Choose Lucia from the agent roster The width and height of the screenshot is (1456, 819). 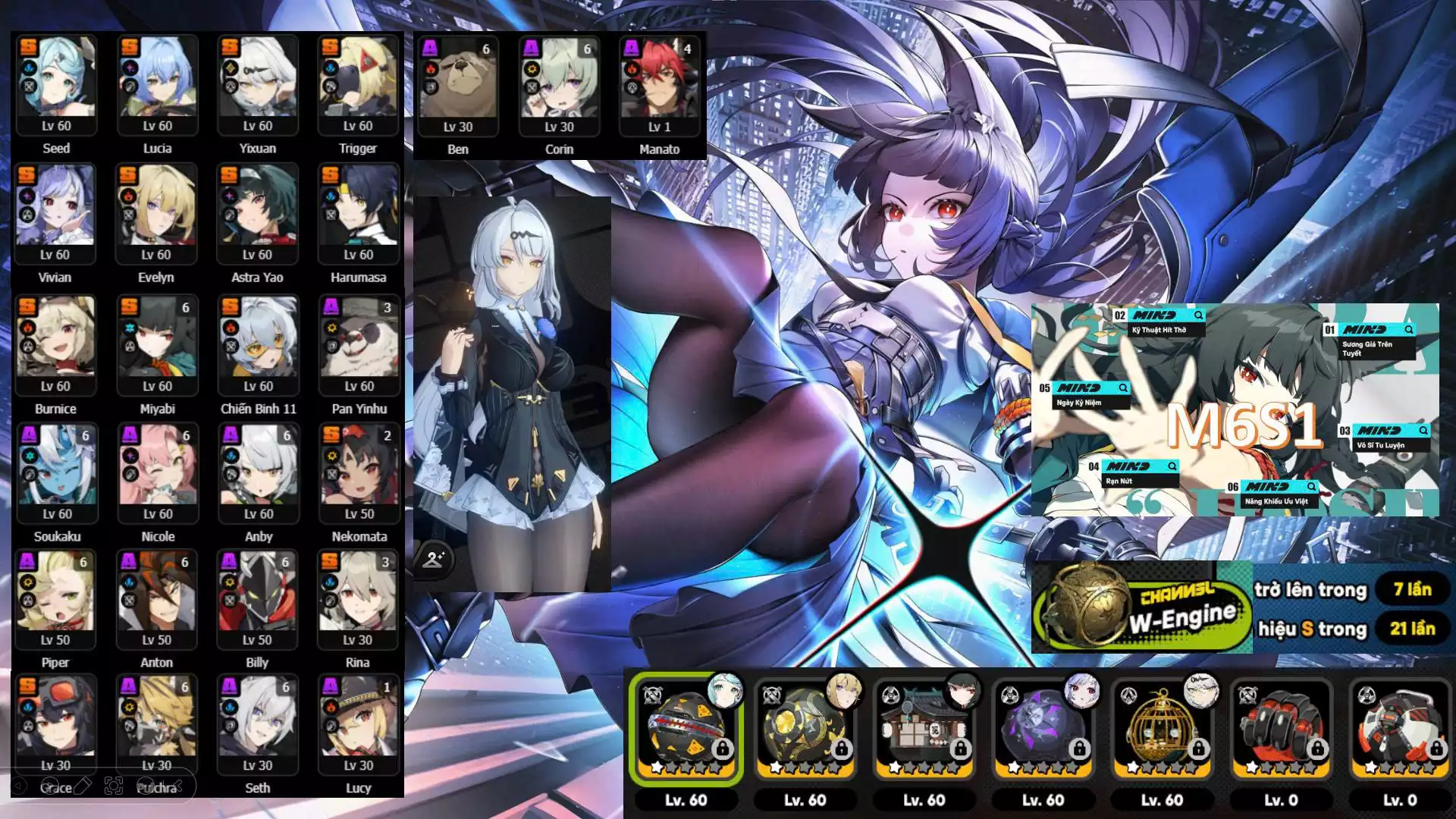(x=158, y=85)
